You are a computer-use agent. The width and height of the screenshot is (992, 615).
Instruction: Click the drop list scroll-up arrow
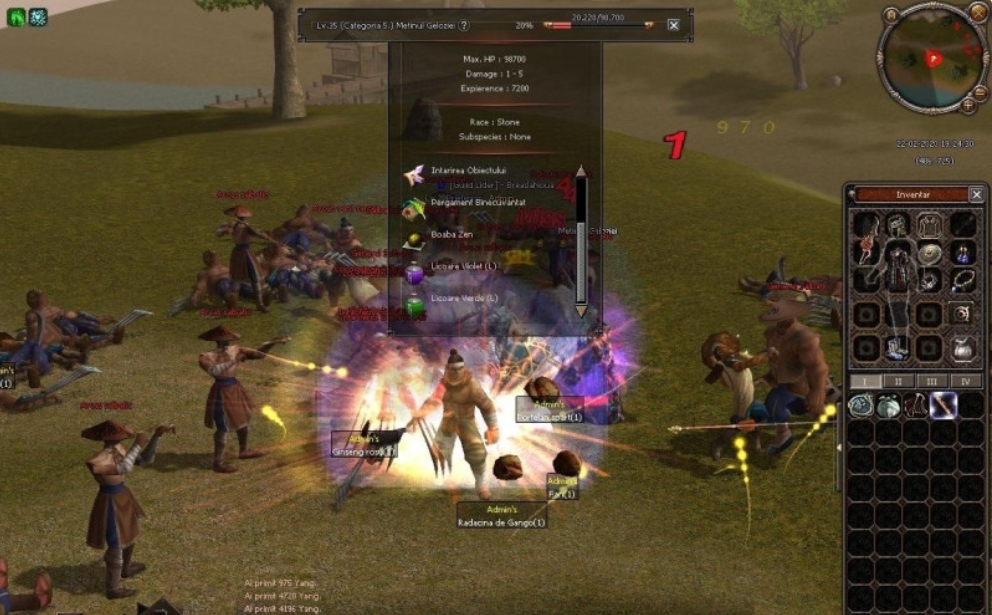581,171
